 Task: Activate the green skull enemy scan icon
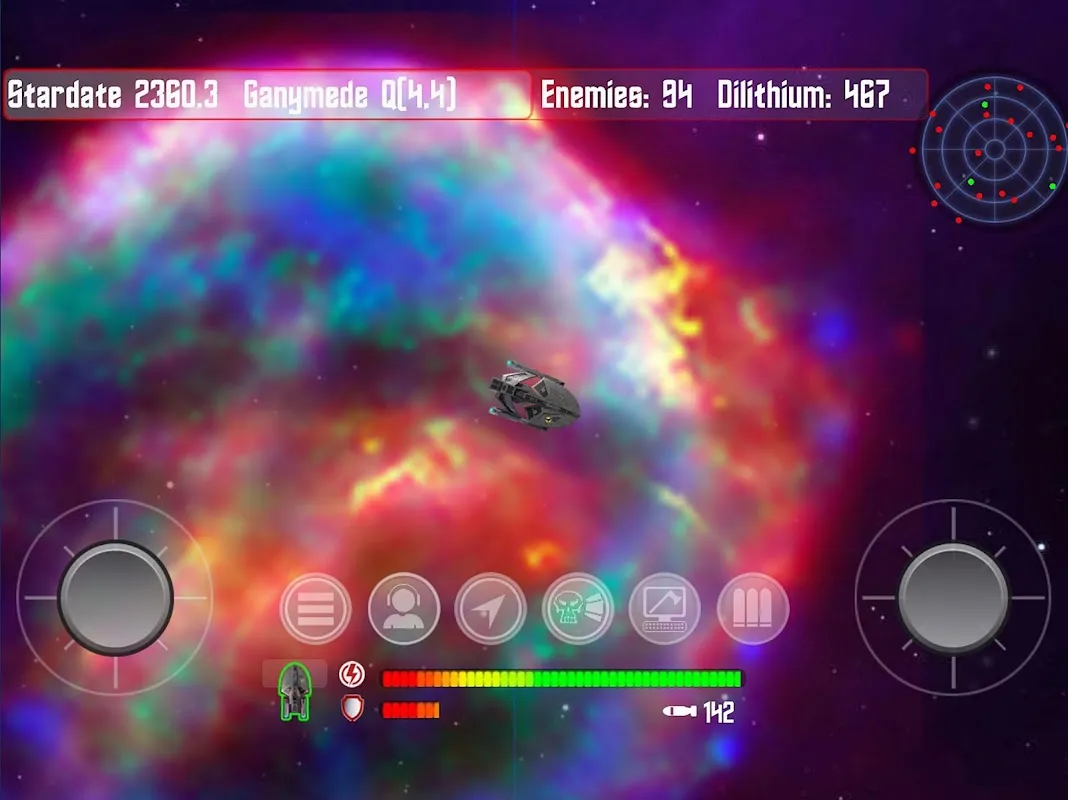578,608
